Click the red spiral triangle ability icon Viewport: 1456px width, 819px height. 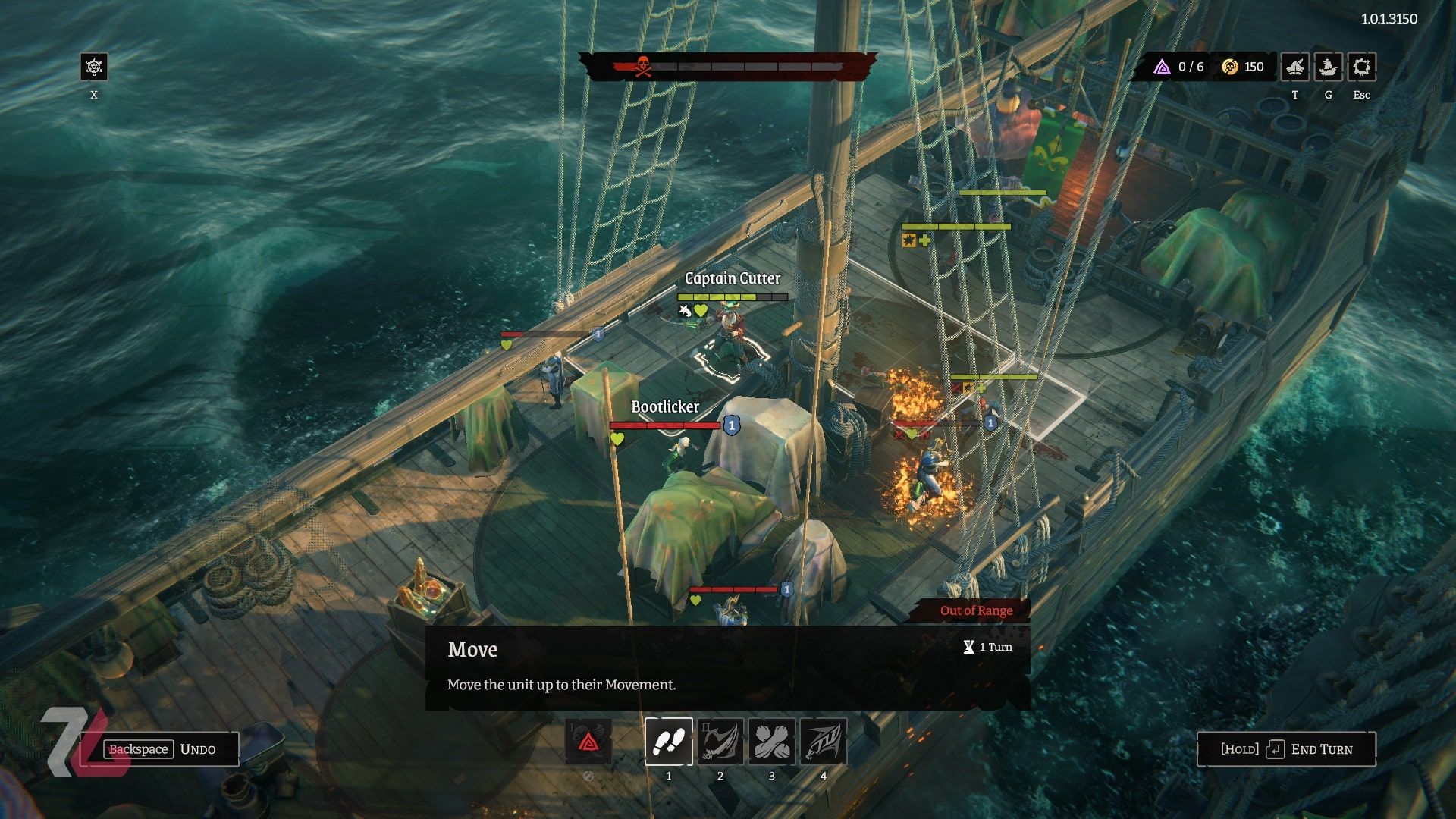click(588, 741)
